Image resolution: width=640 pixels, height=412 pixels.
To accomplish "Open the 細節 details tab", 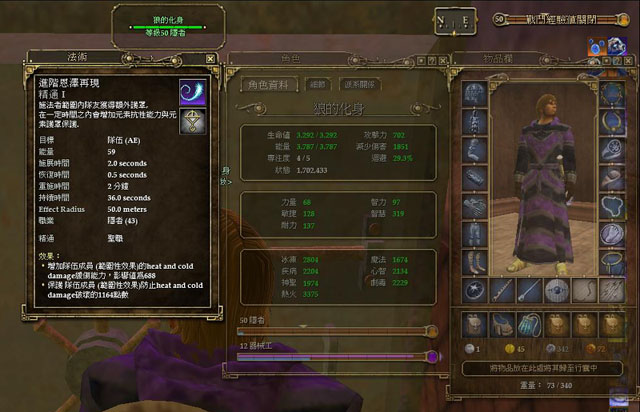I will pos(318,85).
